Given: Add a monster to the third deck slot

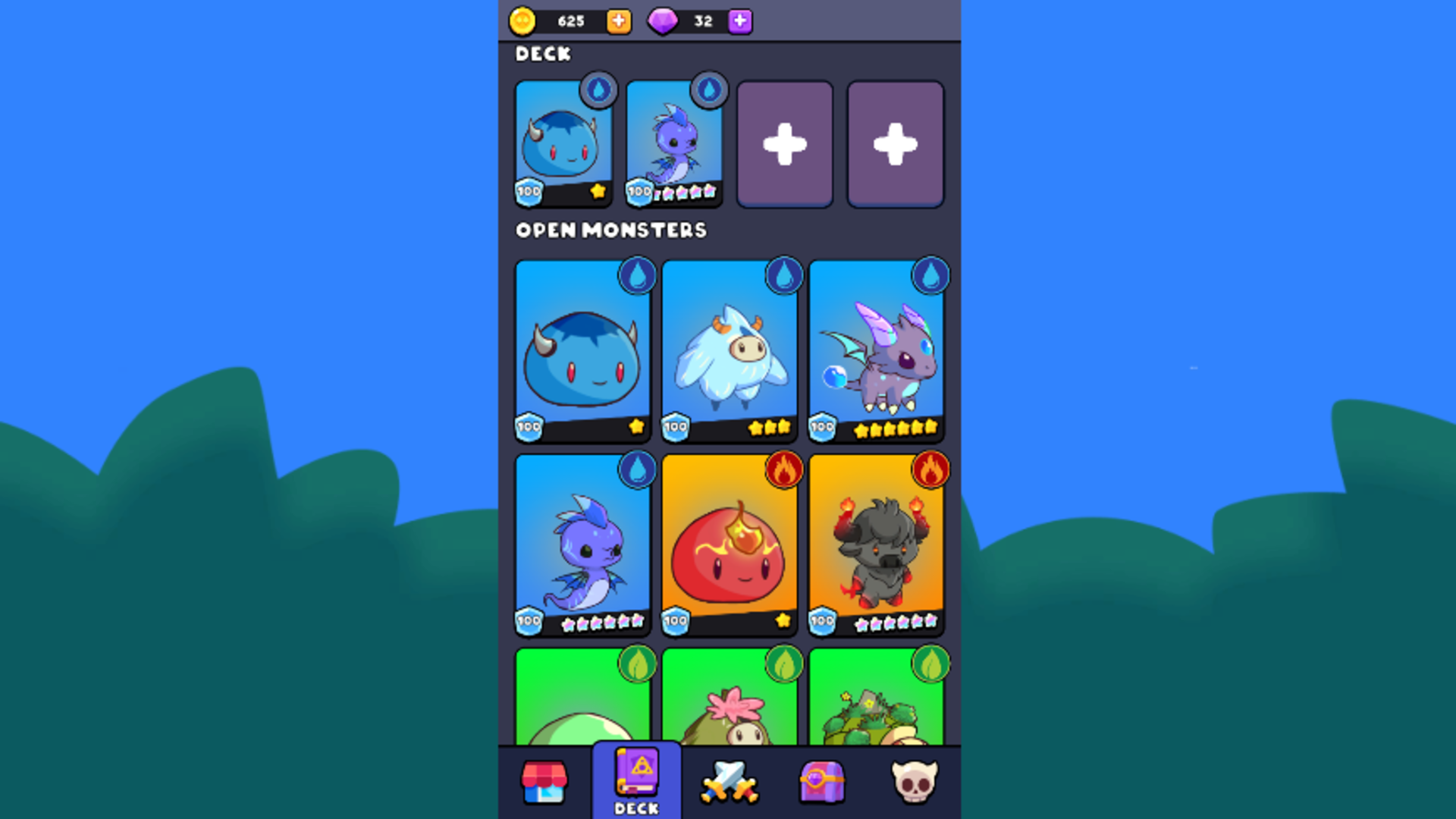Looking at the screenshot, I should click(x=785, y=143).
